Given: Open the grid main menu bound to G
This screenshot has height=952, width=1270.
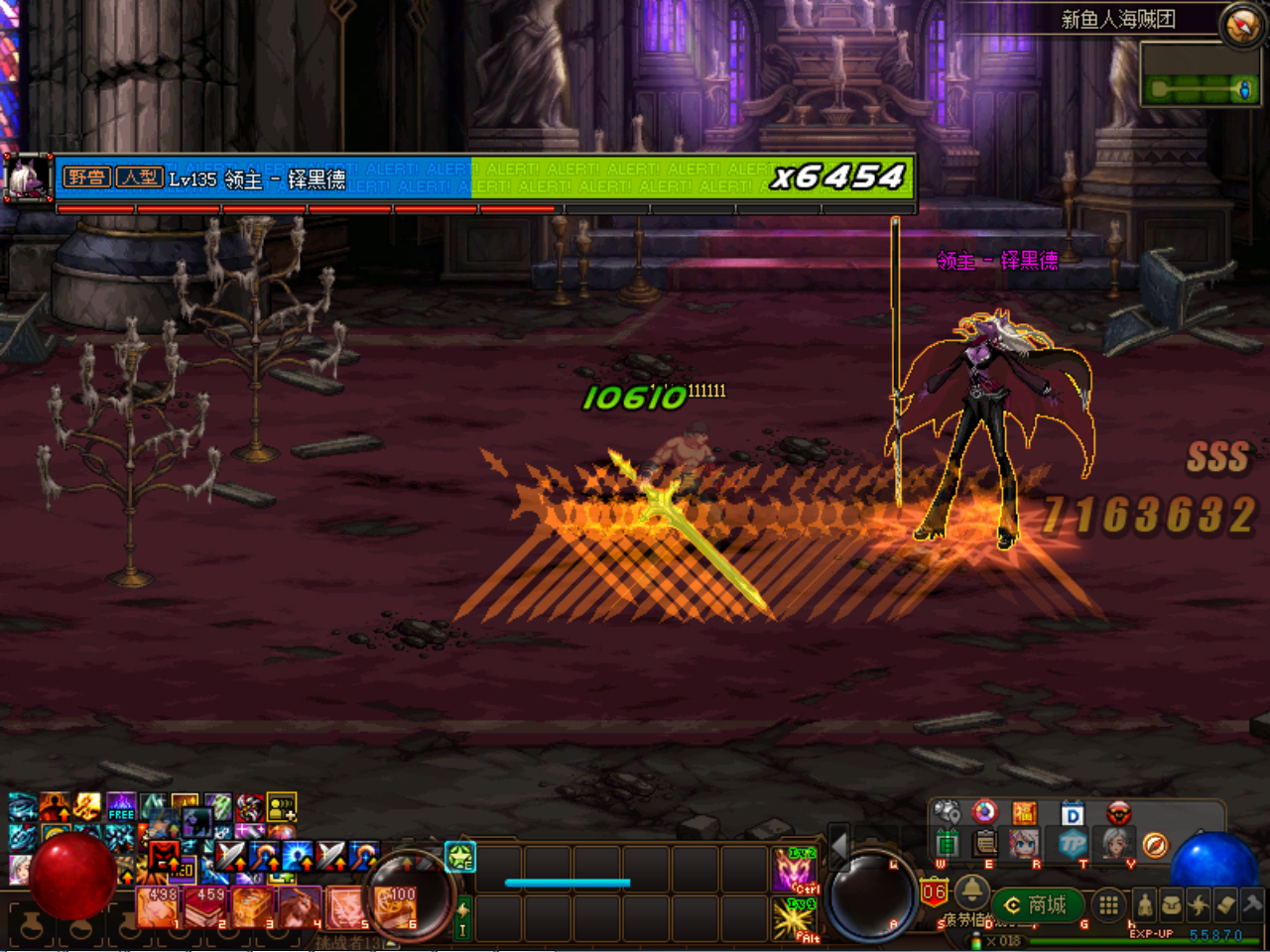Looking at the screenshot, I should 1107,904.
